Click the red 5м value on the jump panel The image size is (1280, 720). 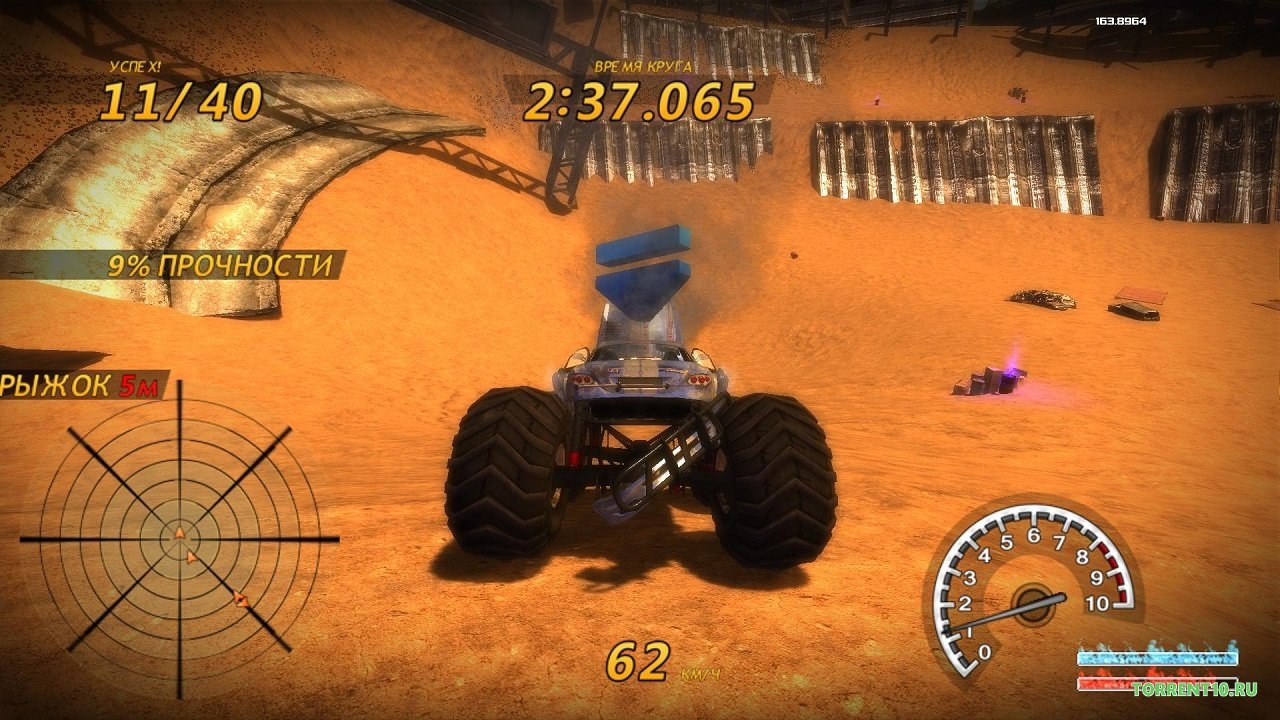click(137, 386)
